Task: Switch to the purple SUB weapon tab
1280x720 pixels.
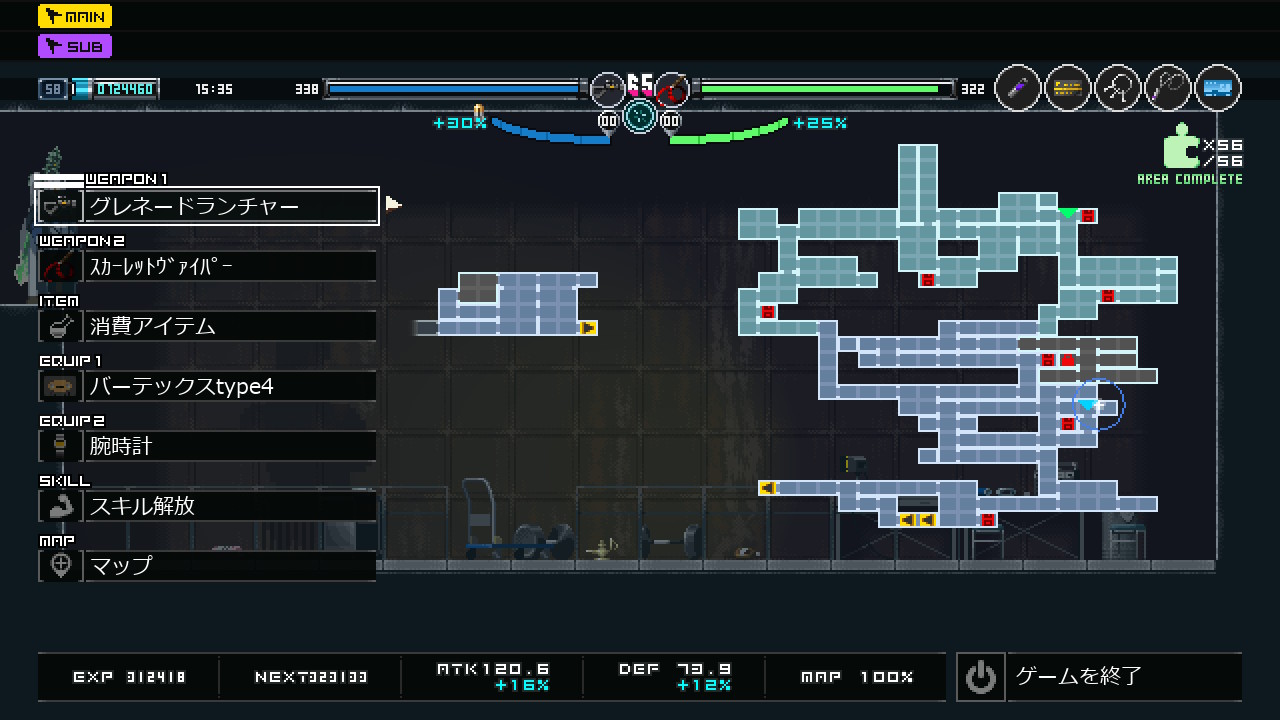Action: pos(75,46)
